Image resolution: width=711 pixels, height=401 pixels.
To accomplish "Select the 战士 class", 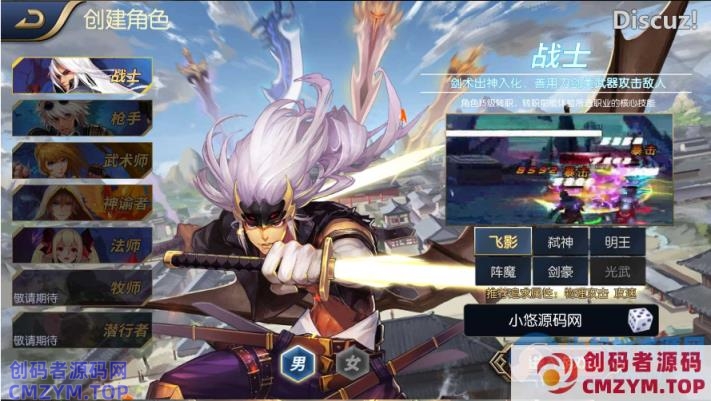I will [82, 75].
